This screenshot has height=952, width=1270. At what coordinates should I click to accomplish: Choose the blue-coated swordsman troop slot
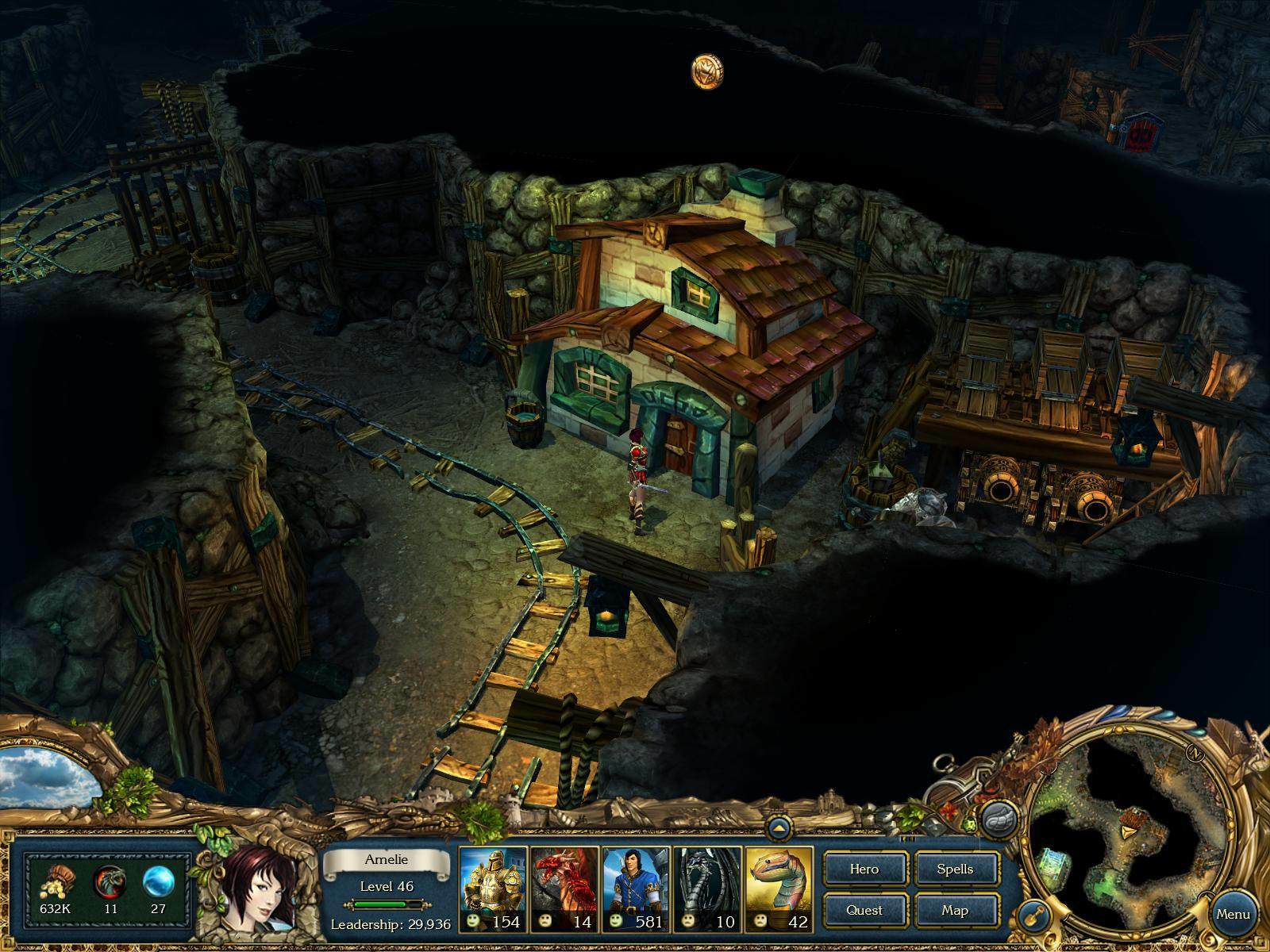coord(636,887)
